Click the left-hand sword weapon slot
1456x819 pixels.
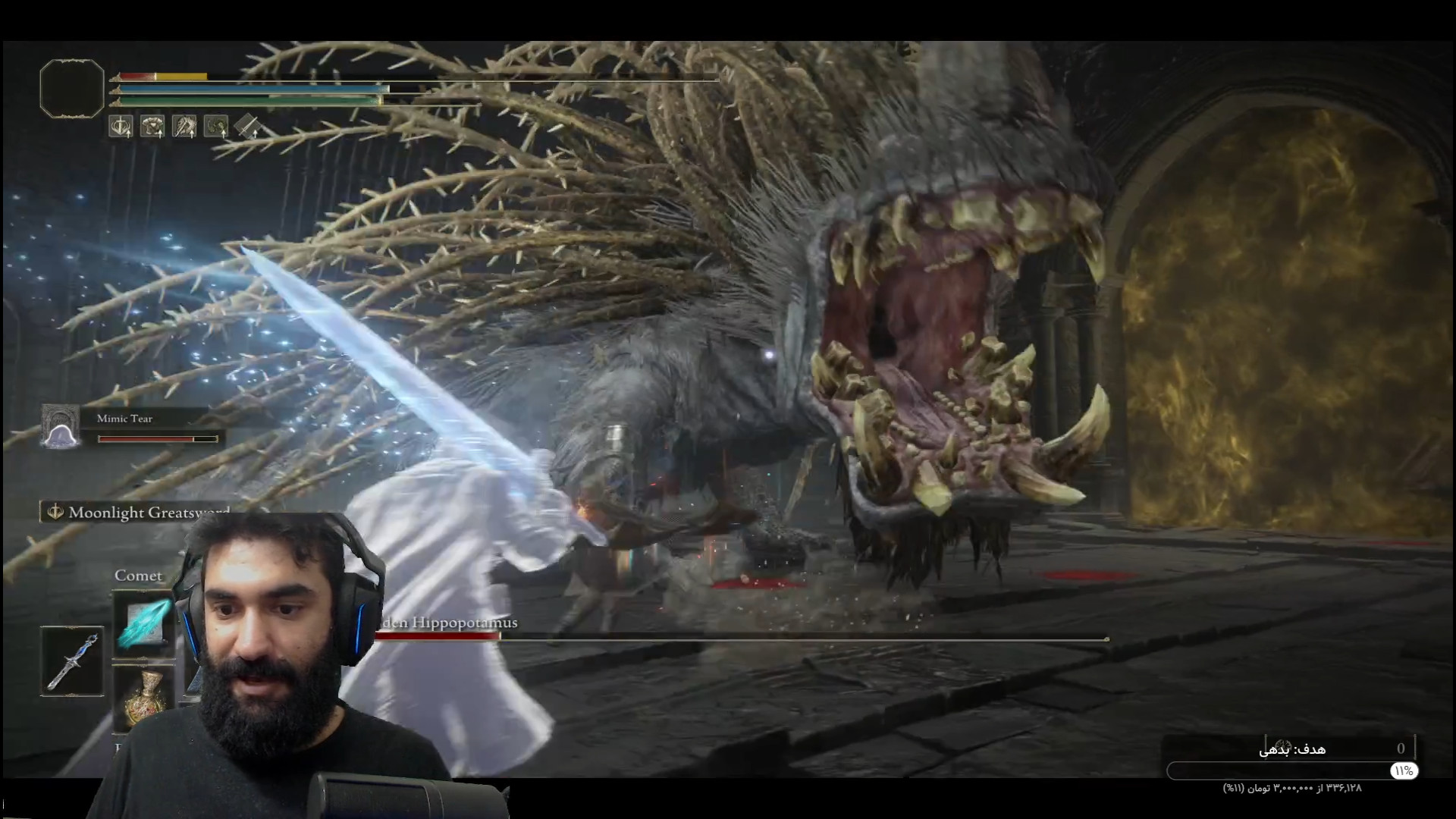pyautogui.click(x=72, y=661)
